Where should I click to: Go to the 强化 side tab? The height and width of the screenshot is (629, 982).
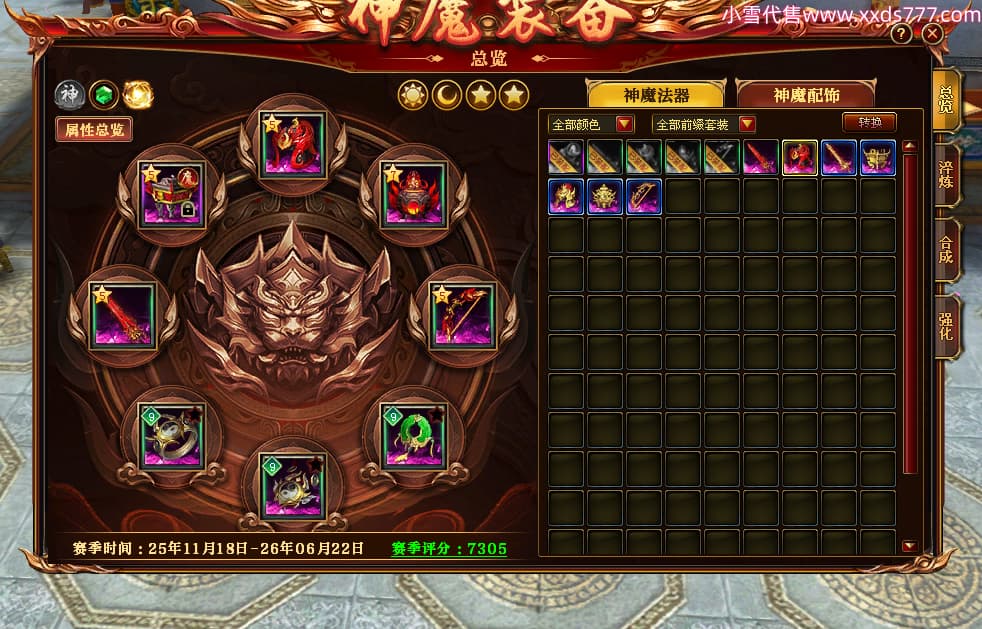[x=945, y=326]
